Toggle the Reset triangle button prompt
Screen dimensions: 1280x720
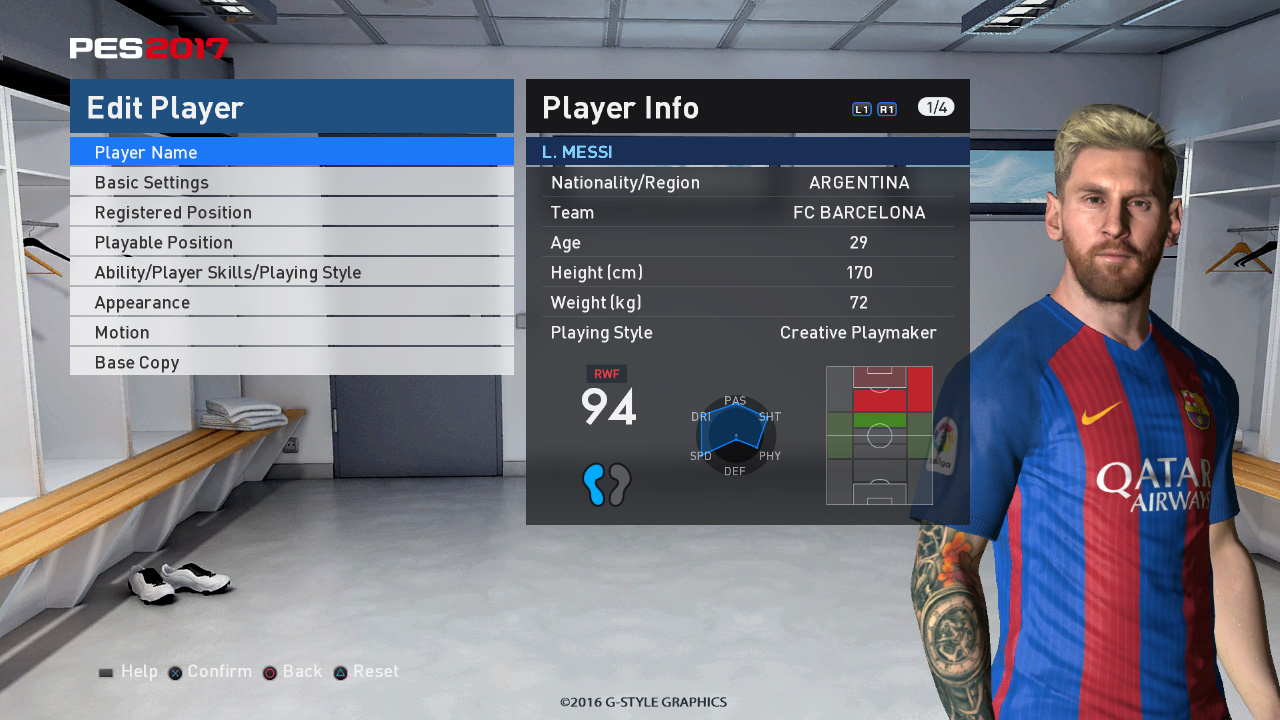coord(366,671)
